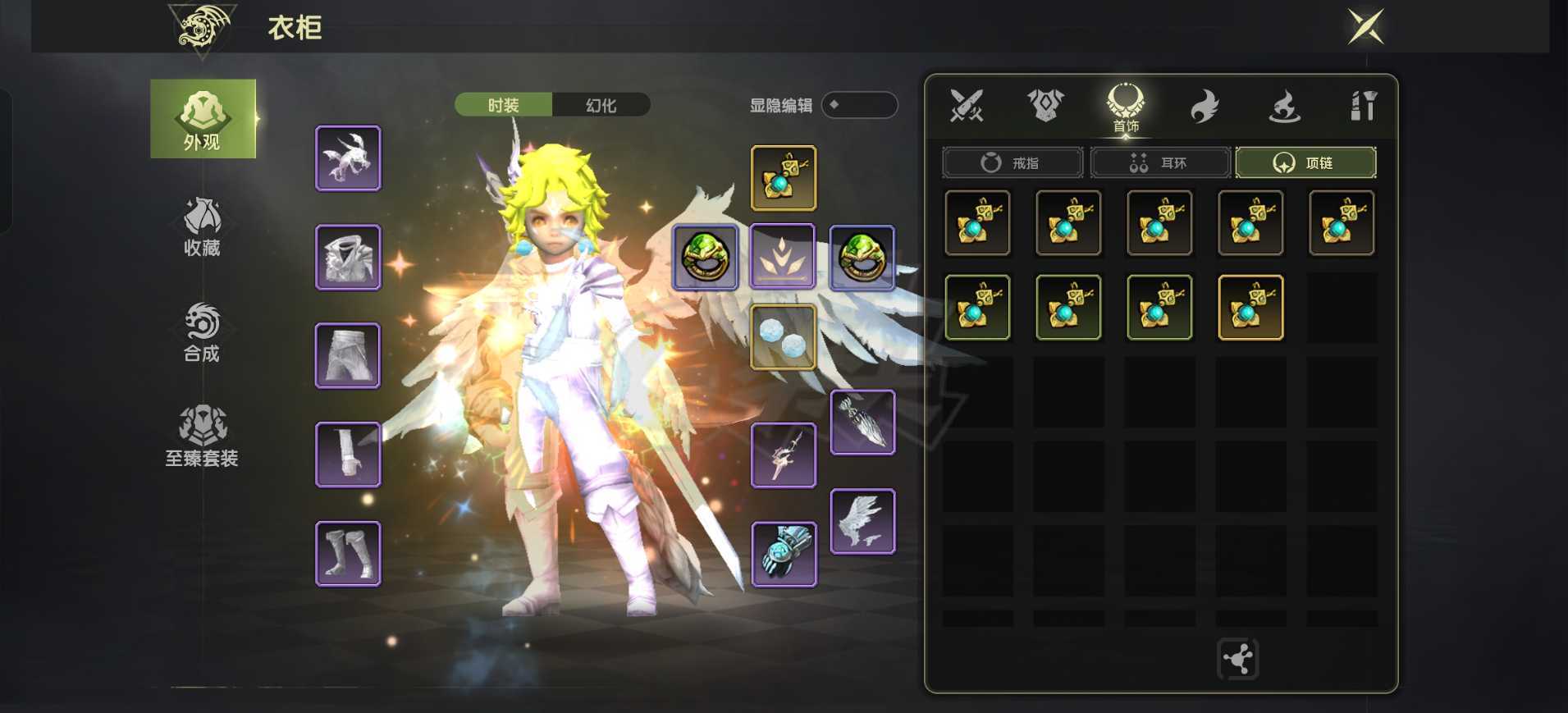Select the 耳环 earring filter
Image resolution: width=1568 pixels, height=713 pixels.
pyautogui.click(x=1160, y=162)
